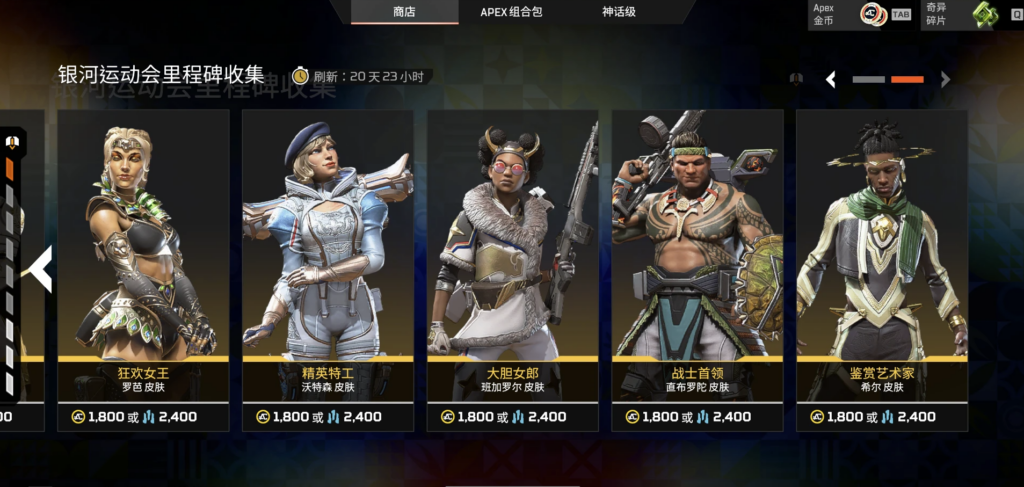Go to next page with small right arrow
This screenshot has height=487, width=1024.
945,80
